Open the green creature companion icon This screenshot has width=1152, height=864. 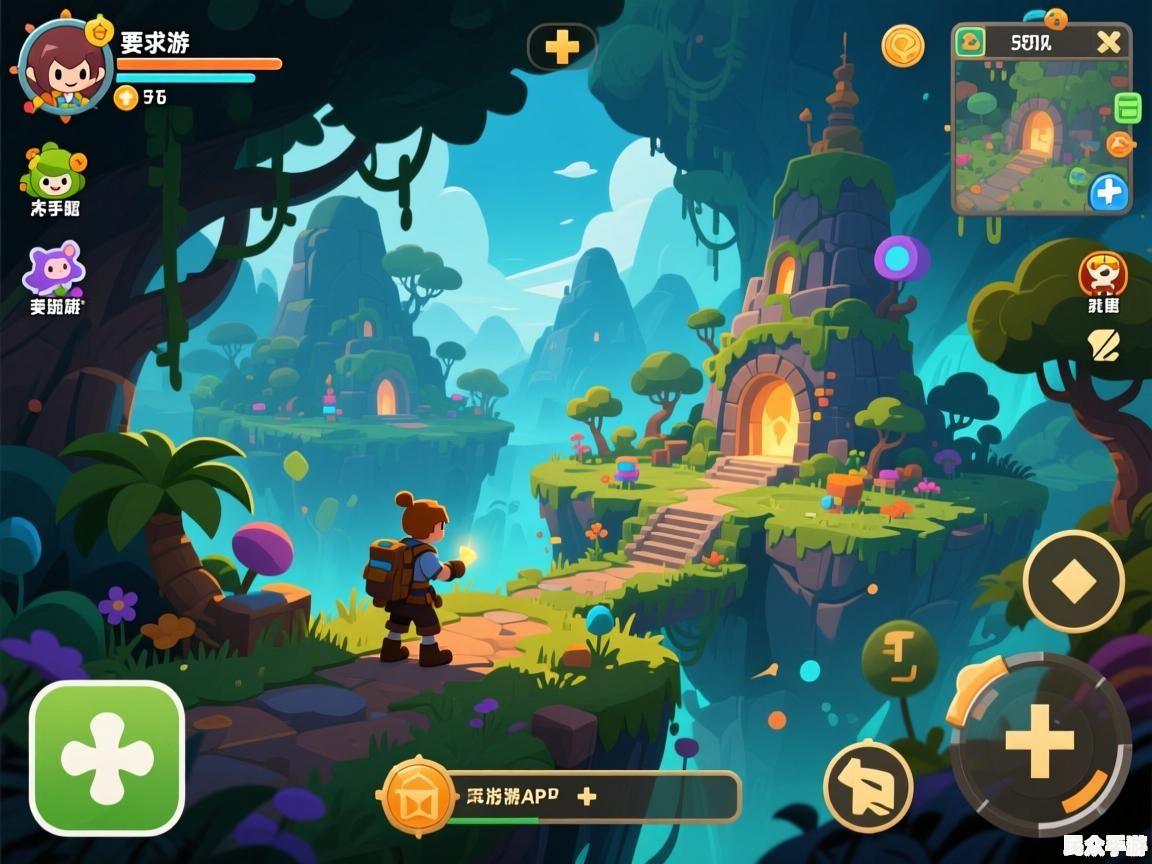coord(54,172)
